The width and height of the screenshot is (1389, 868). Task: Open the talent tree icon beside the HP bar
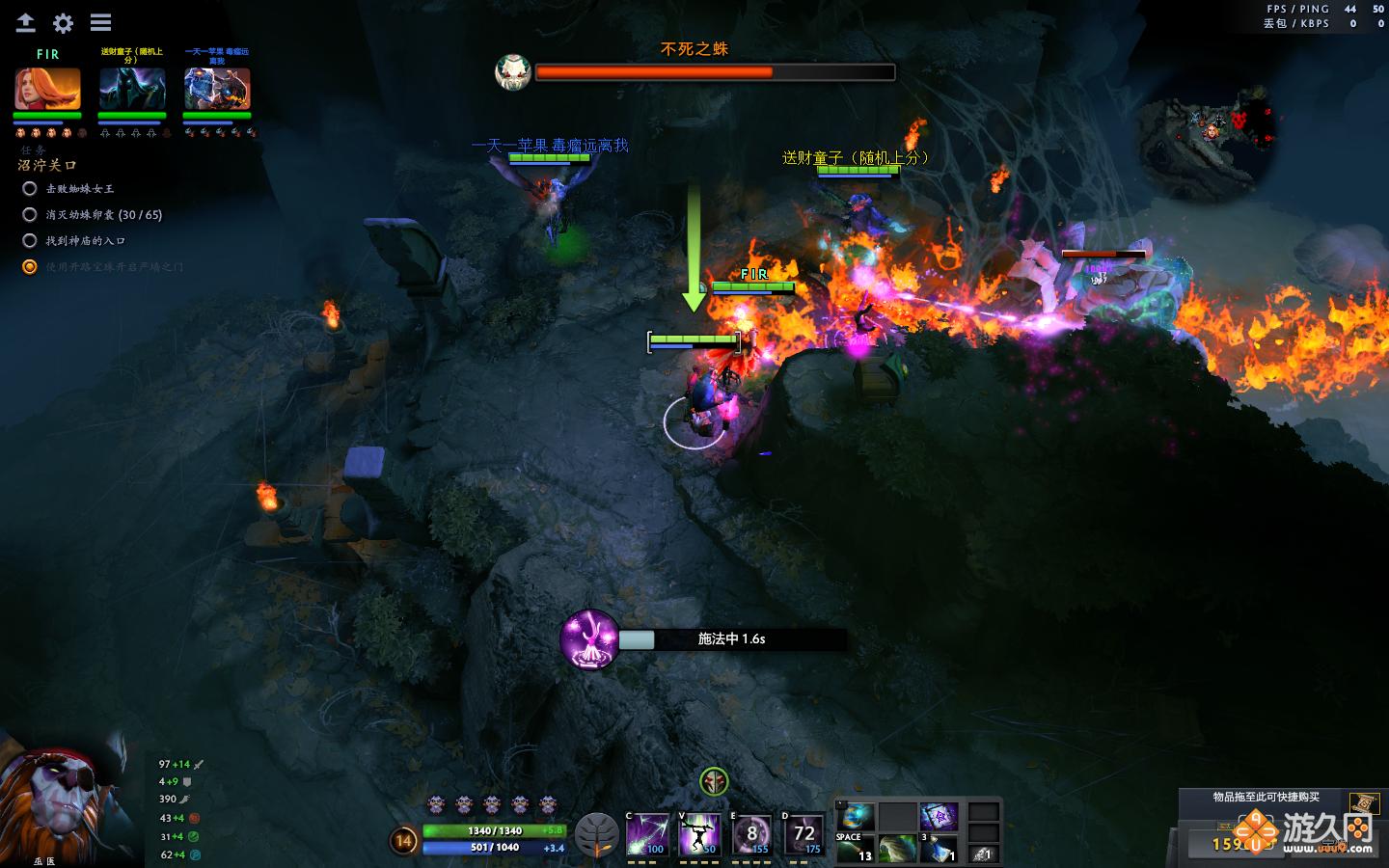click(598, 834)
